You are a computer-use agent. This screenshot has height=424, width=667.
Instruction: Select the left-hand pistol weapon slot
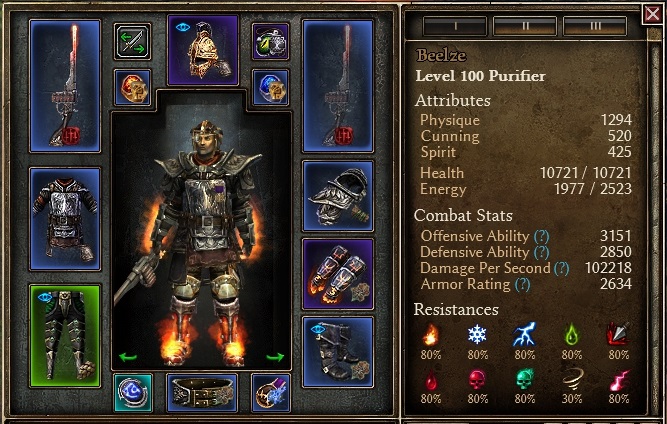(x=65, y=84)
